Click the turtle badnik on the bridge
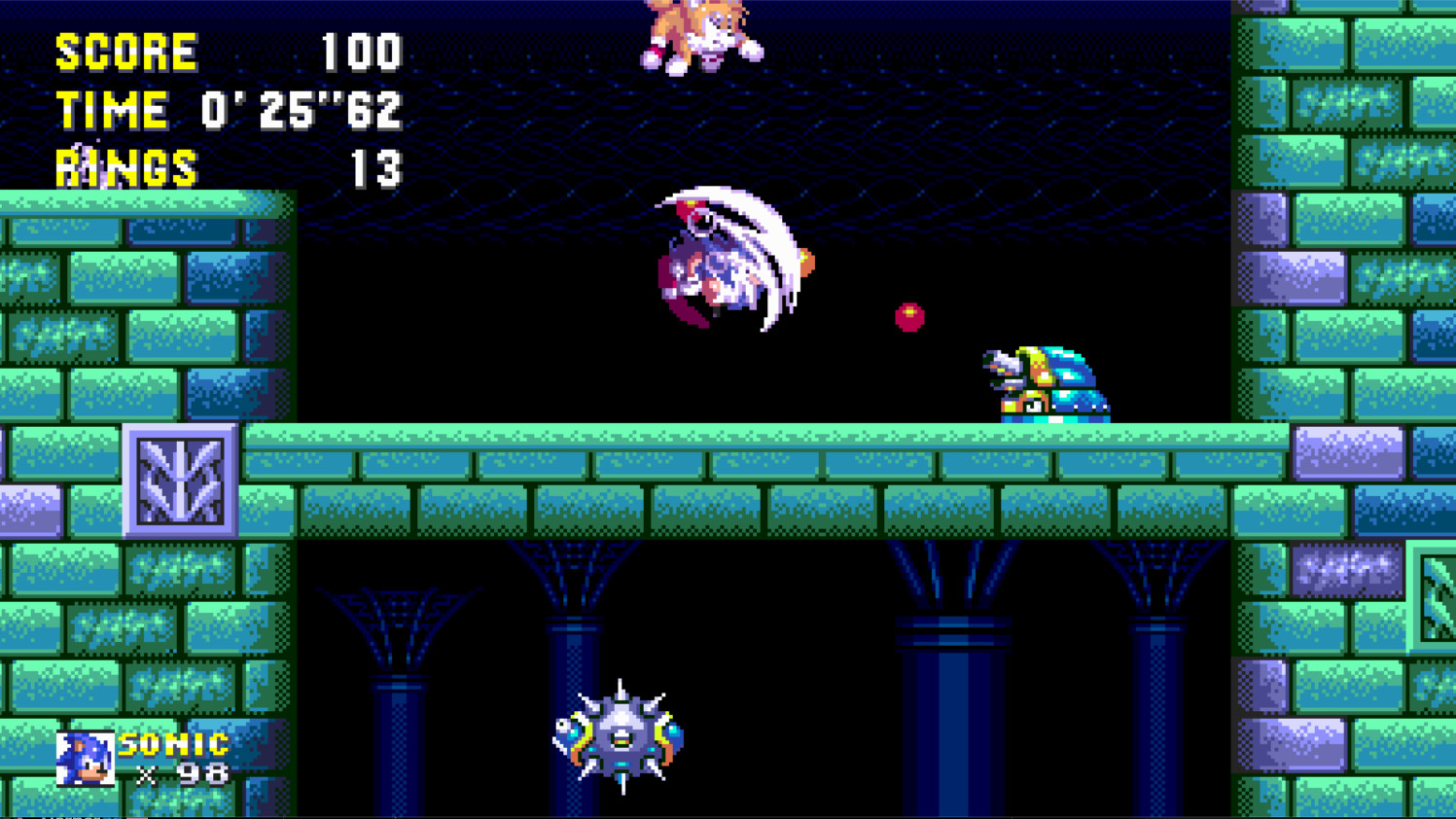This screenshot has width=1456, height=819. (x=1046, y=384)
